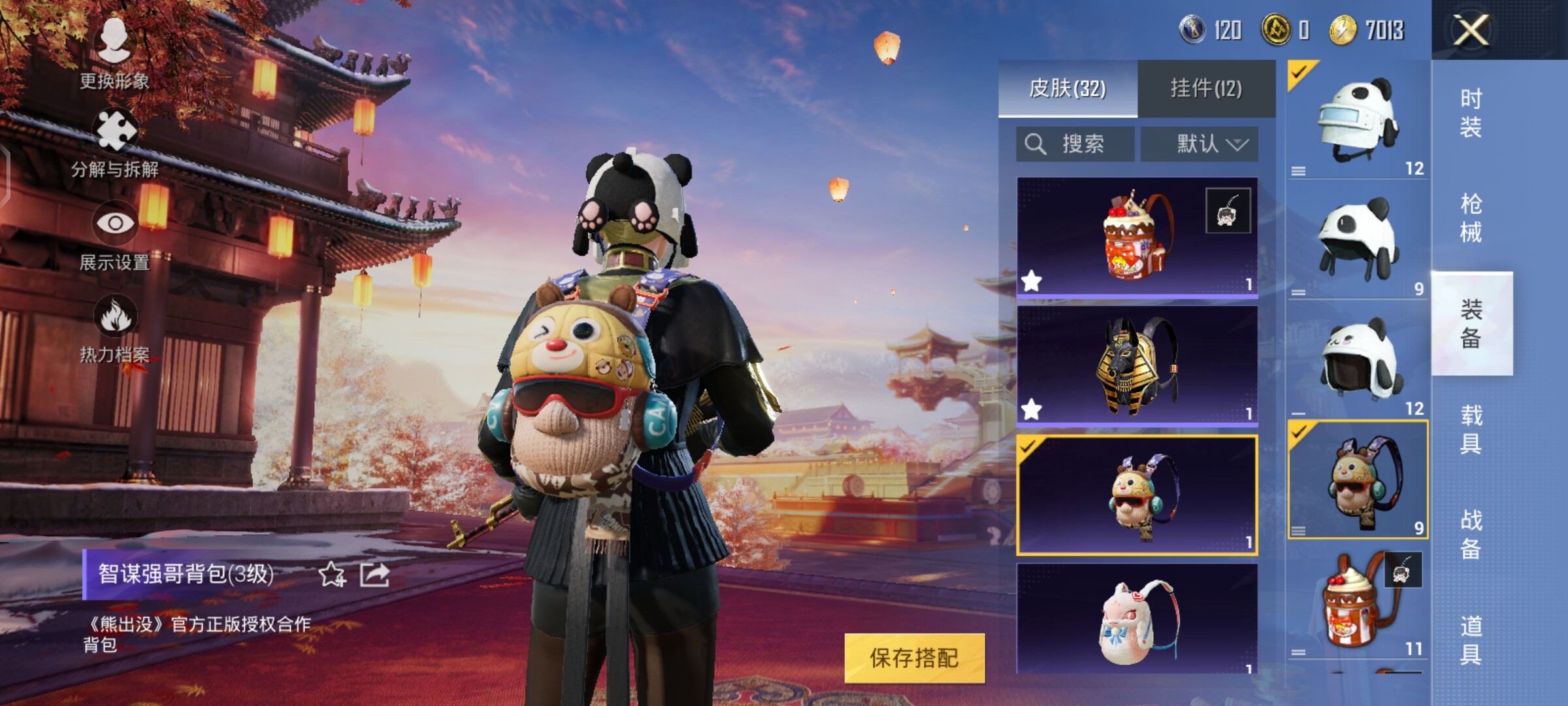Select the equipped bear backpack skin tile
This screenshot has height=706, width=1568.
1137,495
